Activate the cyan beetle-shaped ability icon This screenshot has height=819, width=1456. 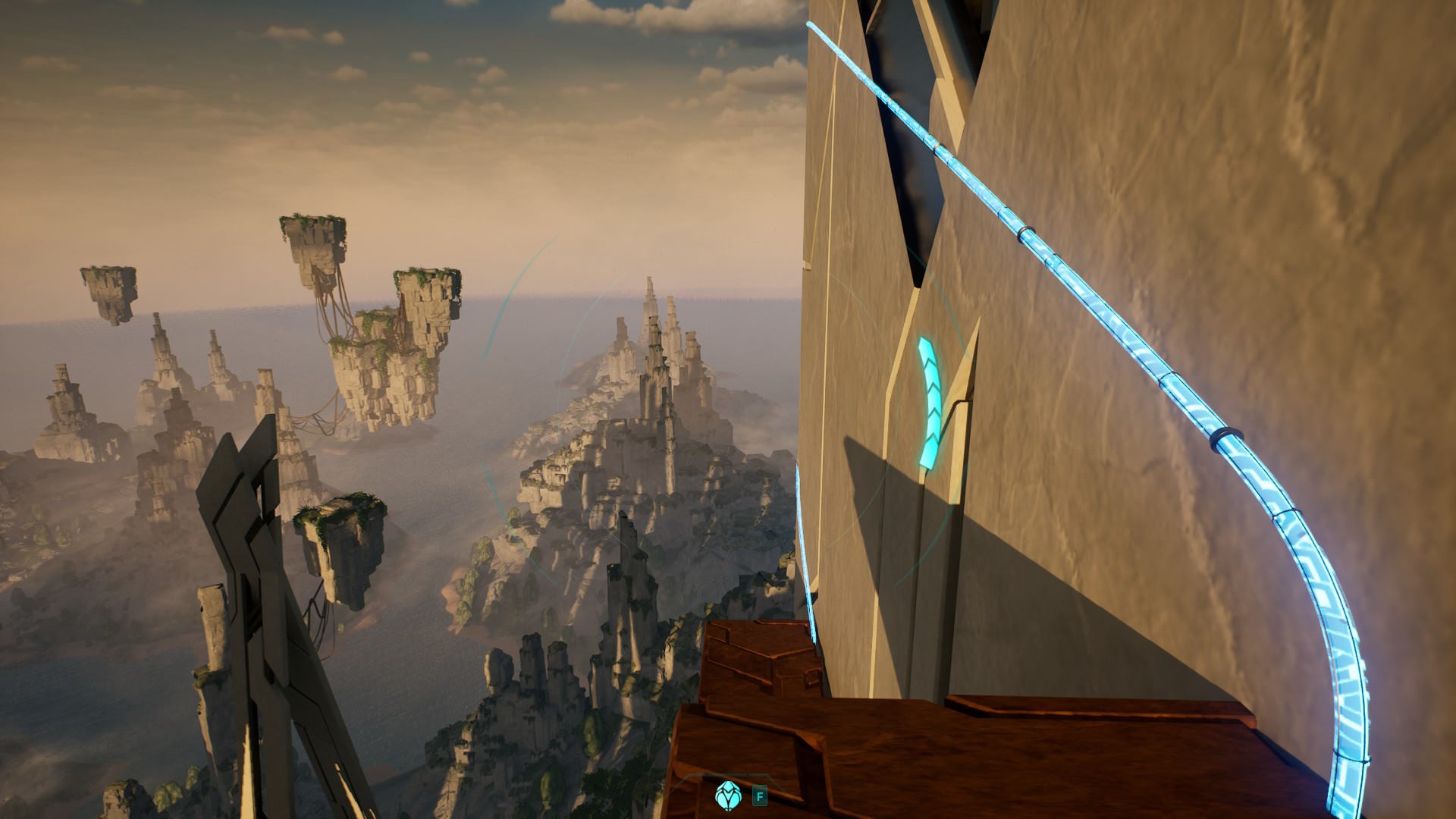[726, 795]
